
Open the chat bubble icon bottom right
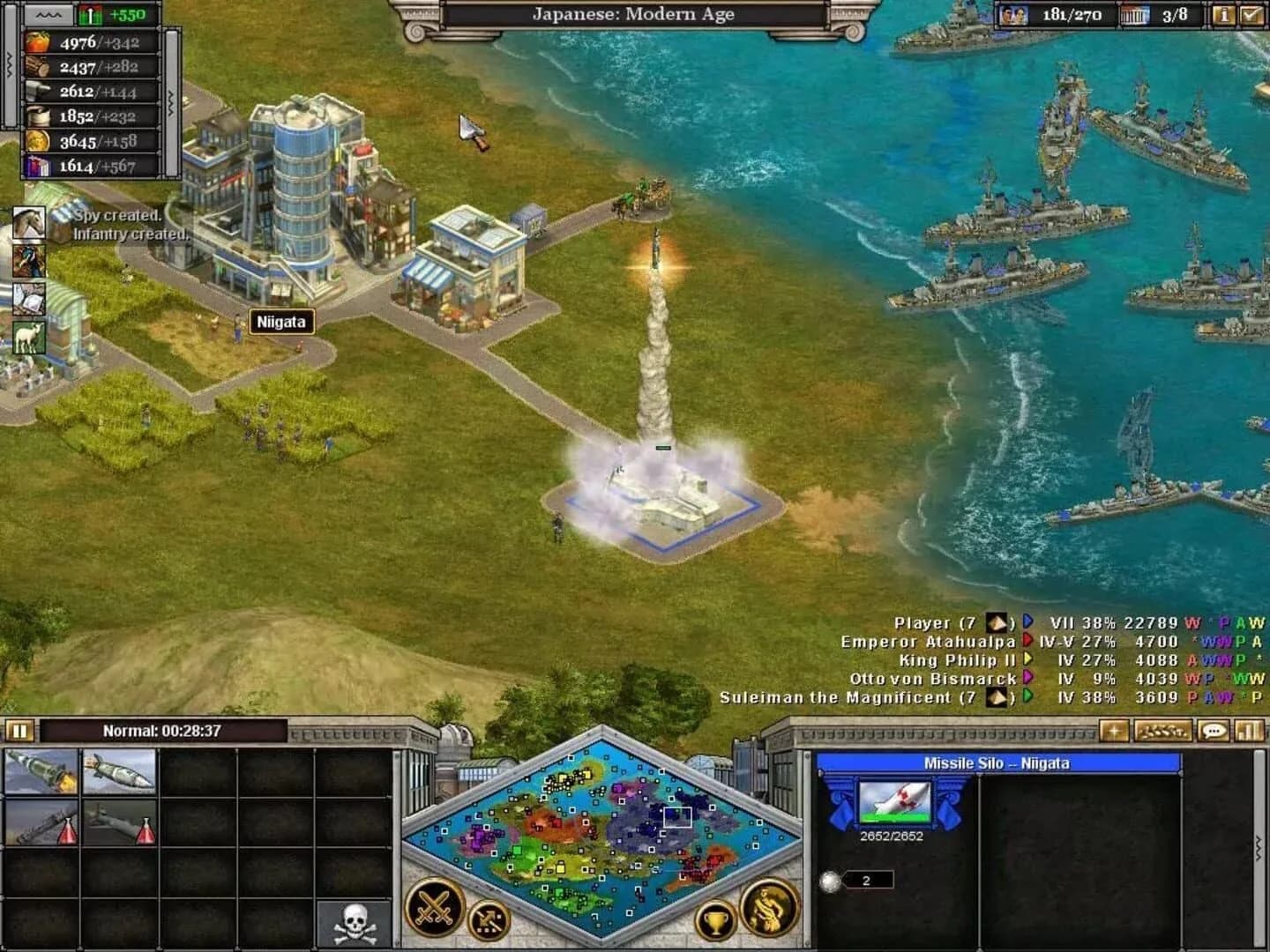click(x=1215, y=733)
